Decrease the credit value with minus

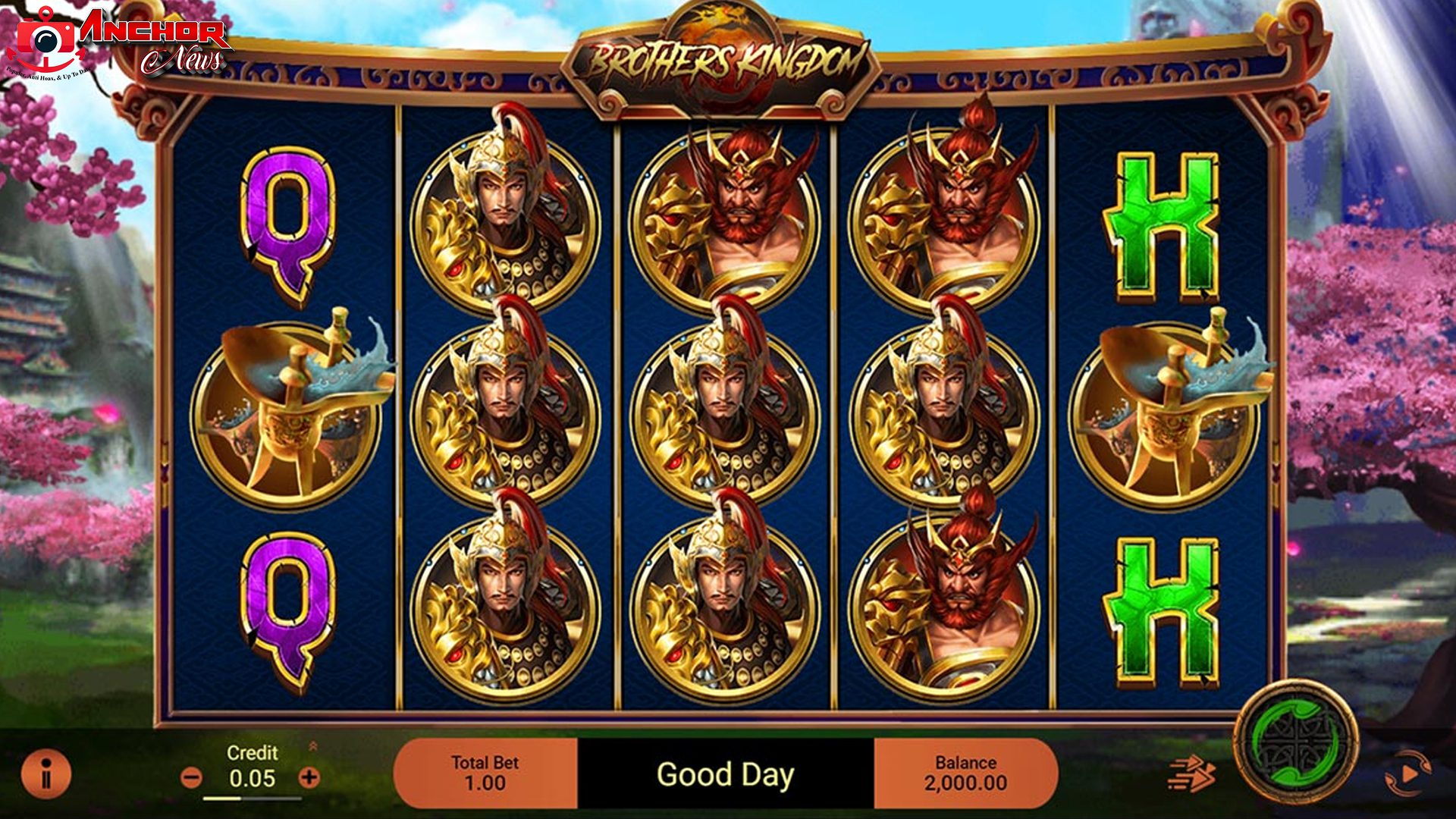pos(190,775)
